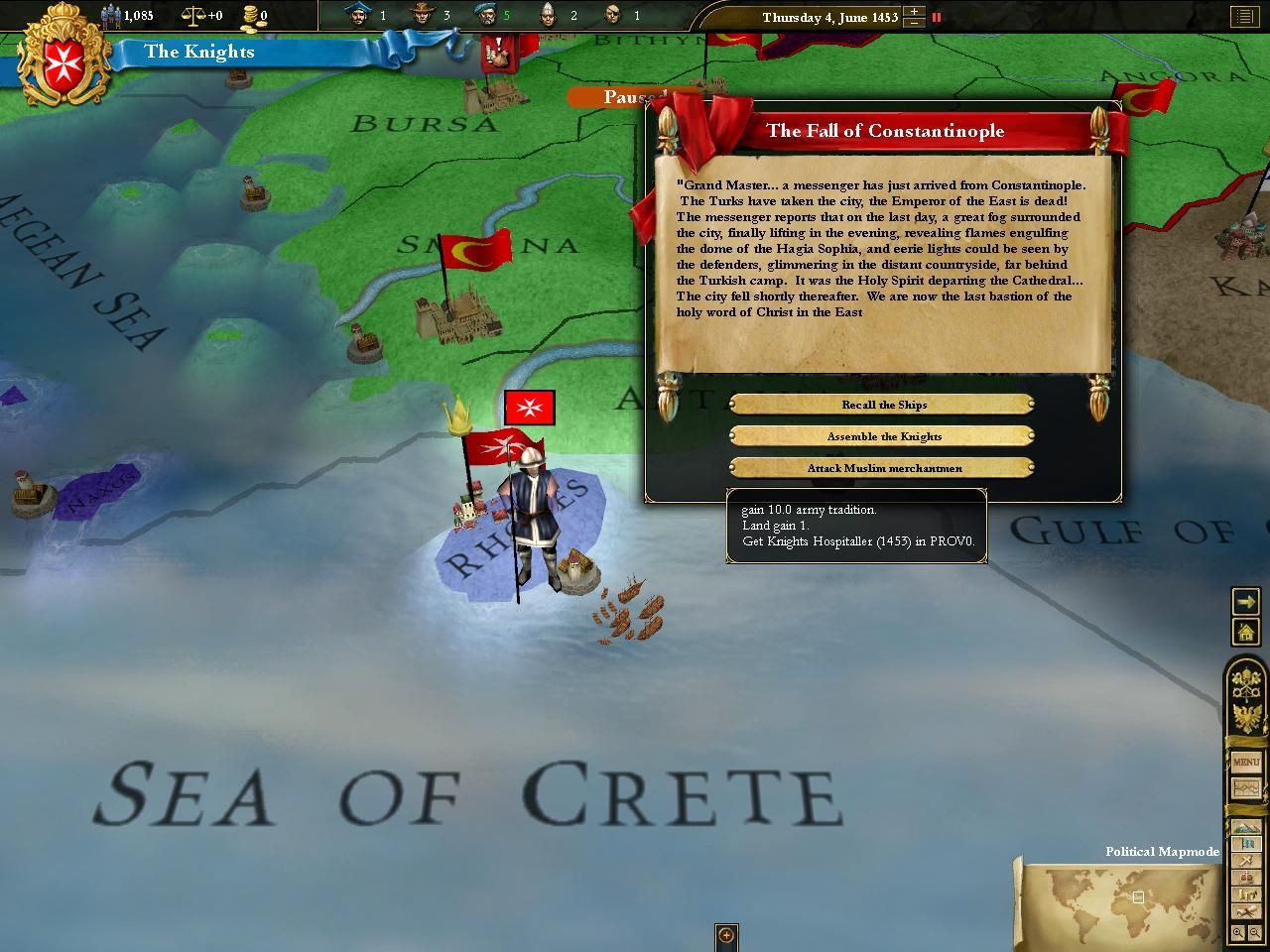This screenshot has width=1270, height=952.
Task: Select the political mapmode flag icon
Action: point(1245,845)
